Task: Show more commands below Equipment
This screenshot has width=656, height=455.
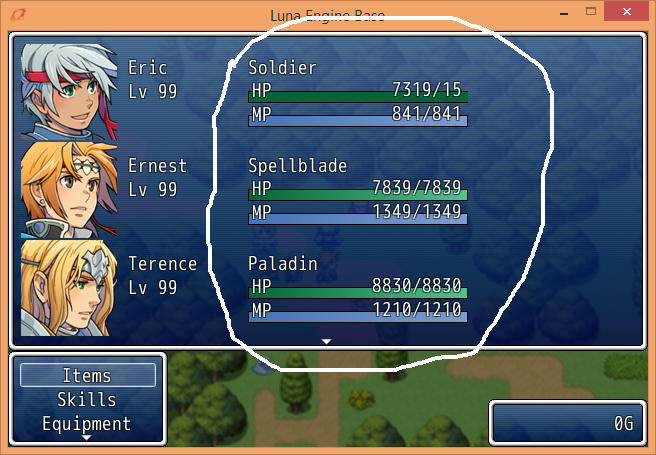Action: pos(87,438)
